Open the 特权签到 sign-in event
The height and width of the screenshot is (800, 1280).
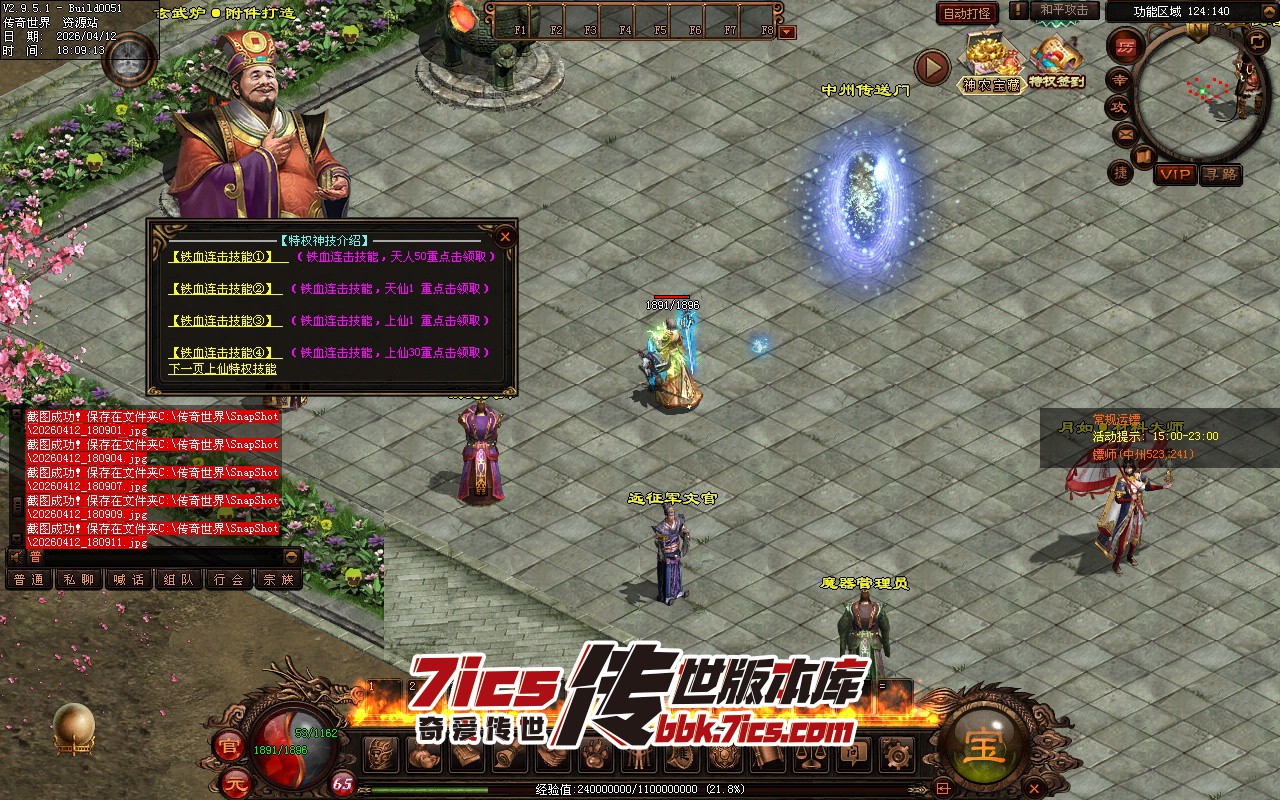click(1056, 64)
